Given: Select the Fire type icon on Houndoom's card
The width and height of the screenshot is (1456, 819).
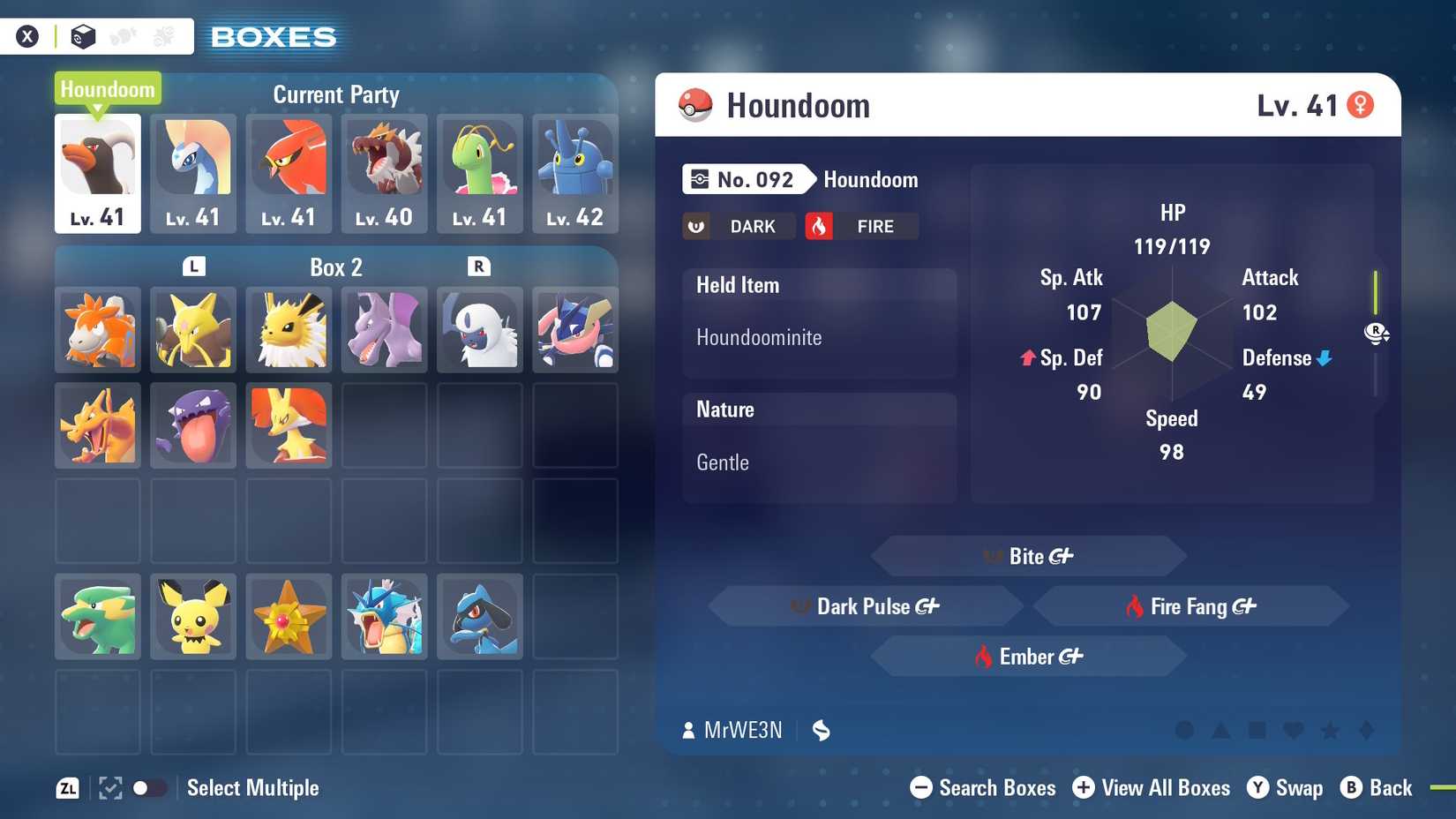Looking at the screenshot, I should [860, 226].
